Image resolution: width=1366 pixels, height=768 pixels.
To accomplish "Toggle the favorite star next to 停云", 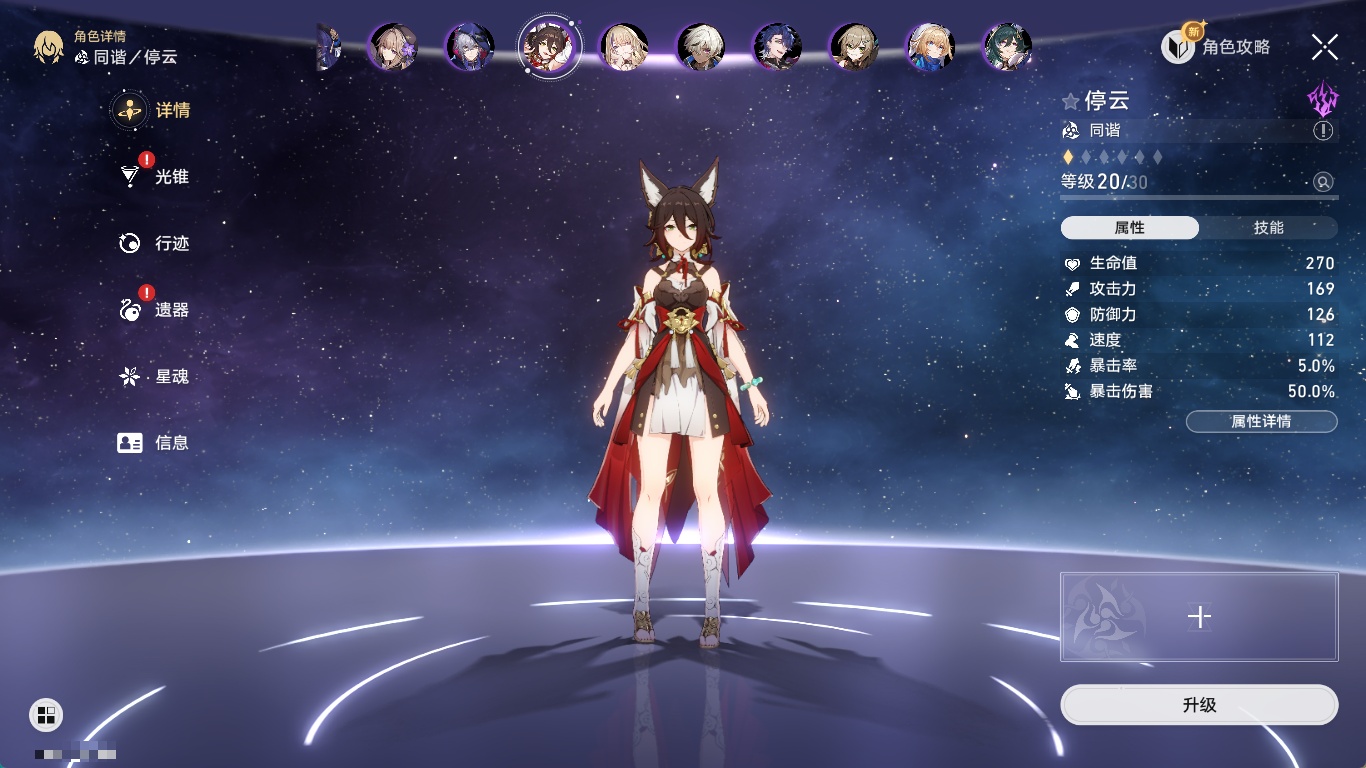I will coord(1071,101).
